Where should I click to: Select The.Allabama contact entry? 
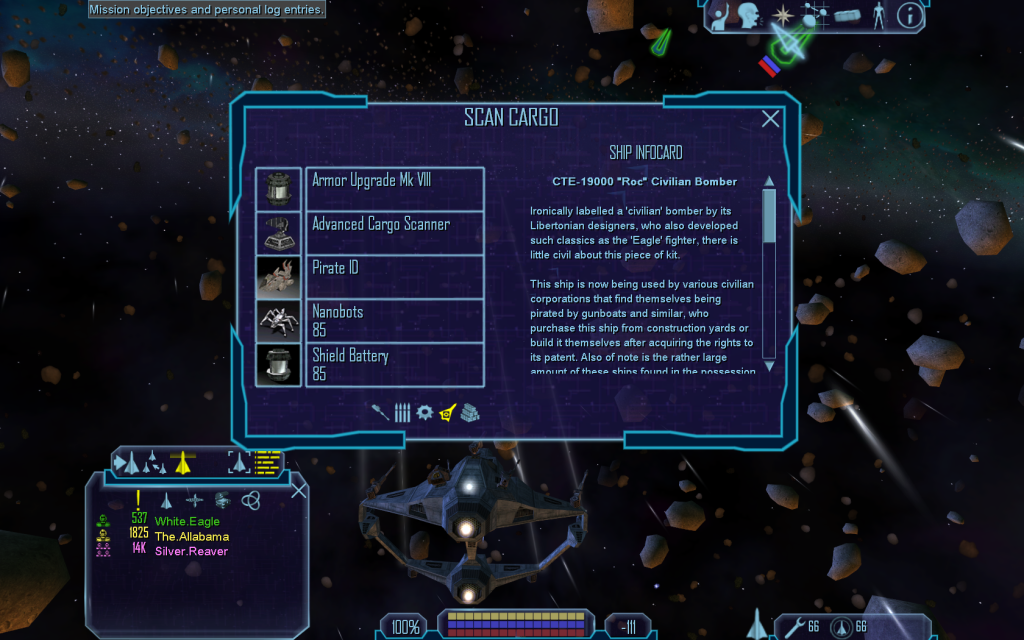(191, 536)
